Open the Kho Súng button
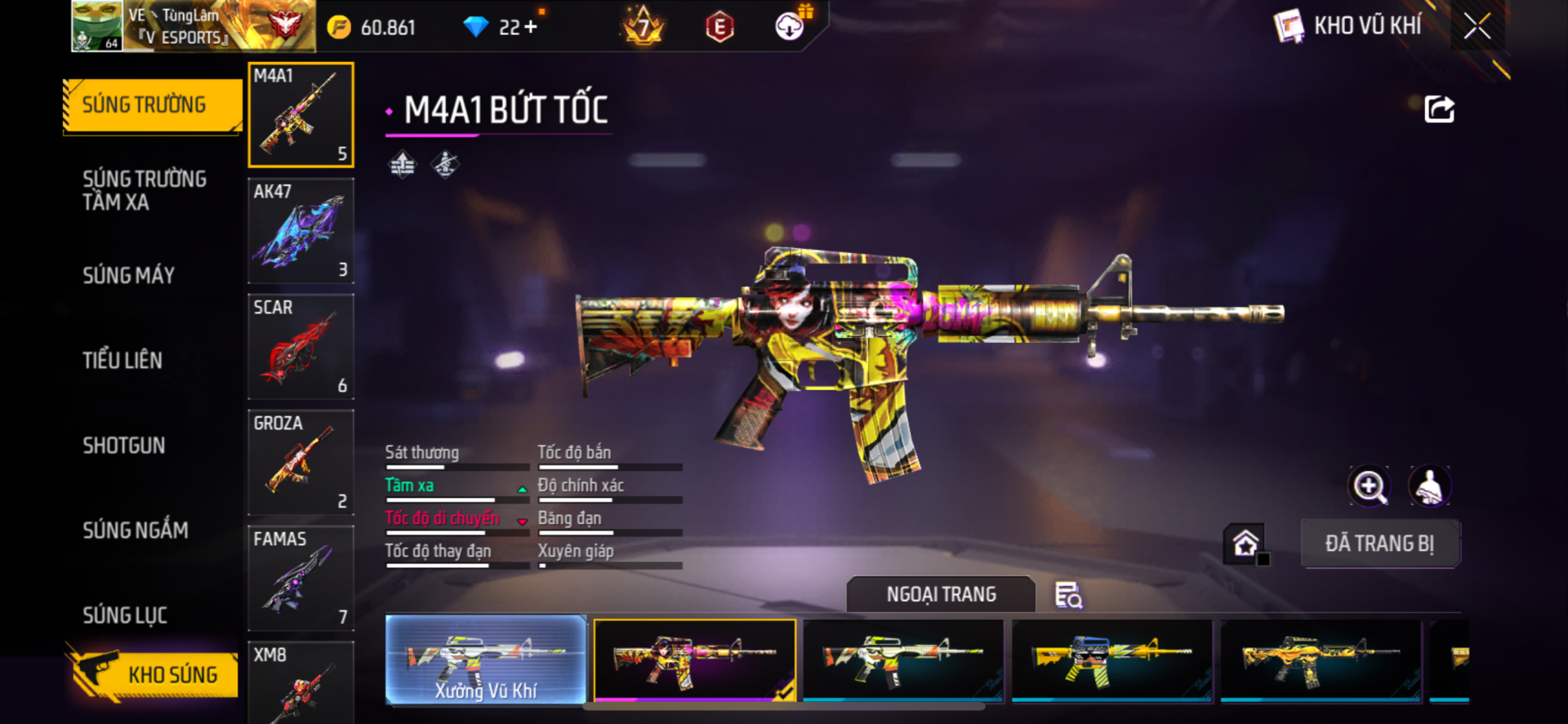The width and height of the screenshot is (1568, 724). pos(154,674)
